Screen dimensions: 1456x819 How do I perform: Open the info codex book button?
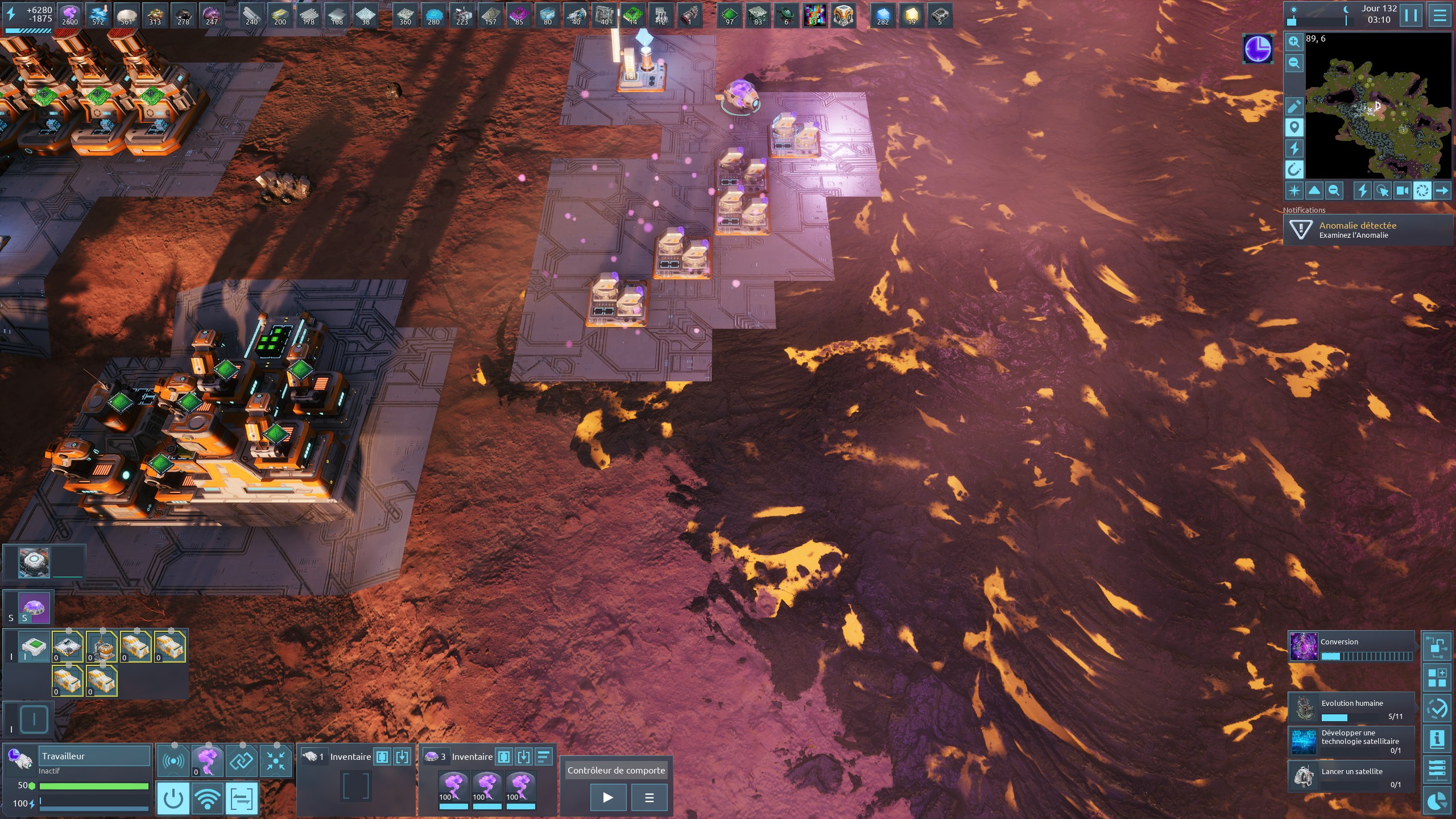click(1437, 739)
